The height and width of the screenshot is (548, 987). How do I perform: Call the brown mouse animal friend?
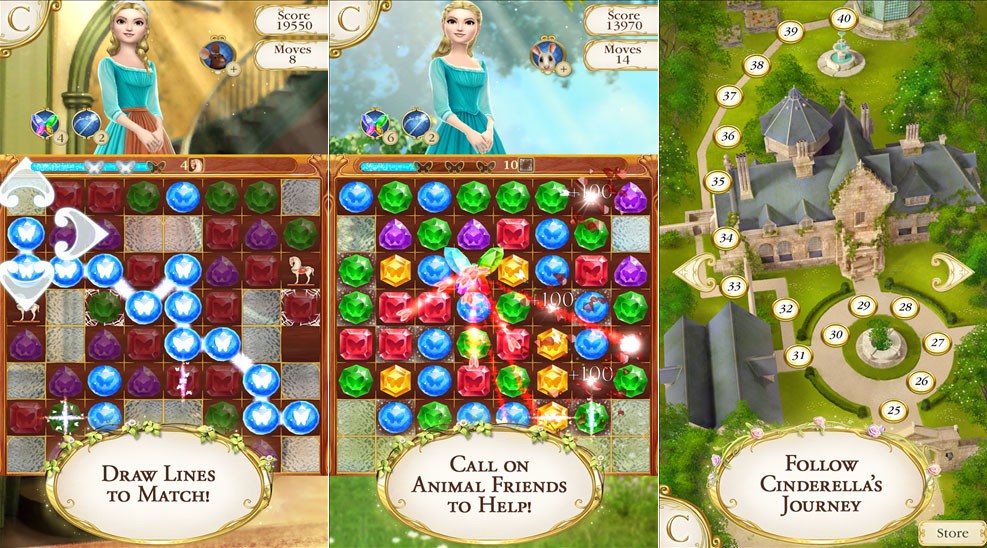pos(216,56)
